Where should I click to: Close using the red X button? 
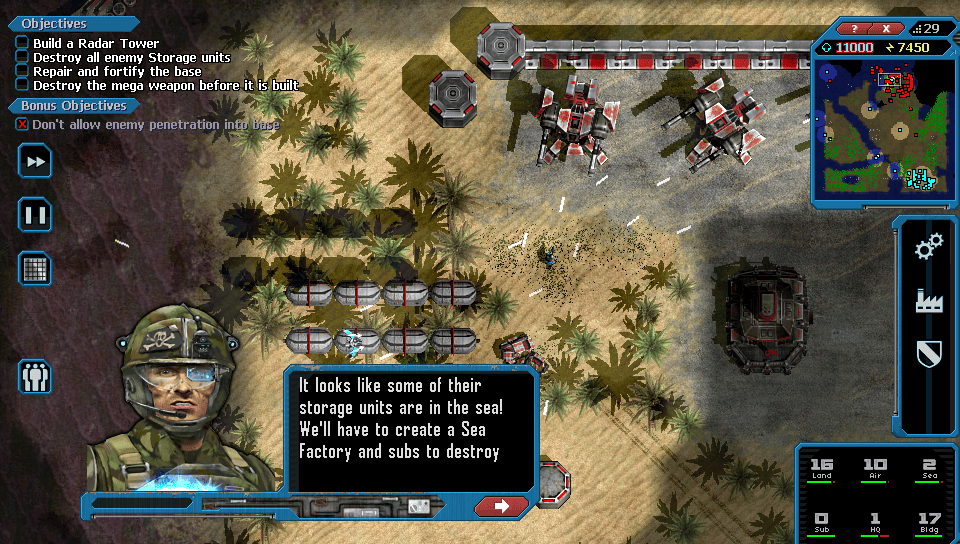[886, 28]
